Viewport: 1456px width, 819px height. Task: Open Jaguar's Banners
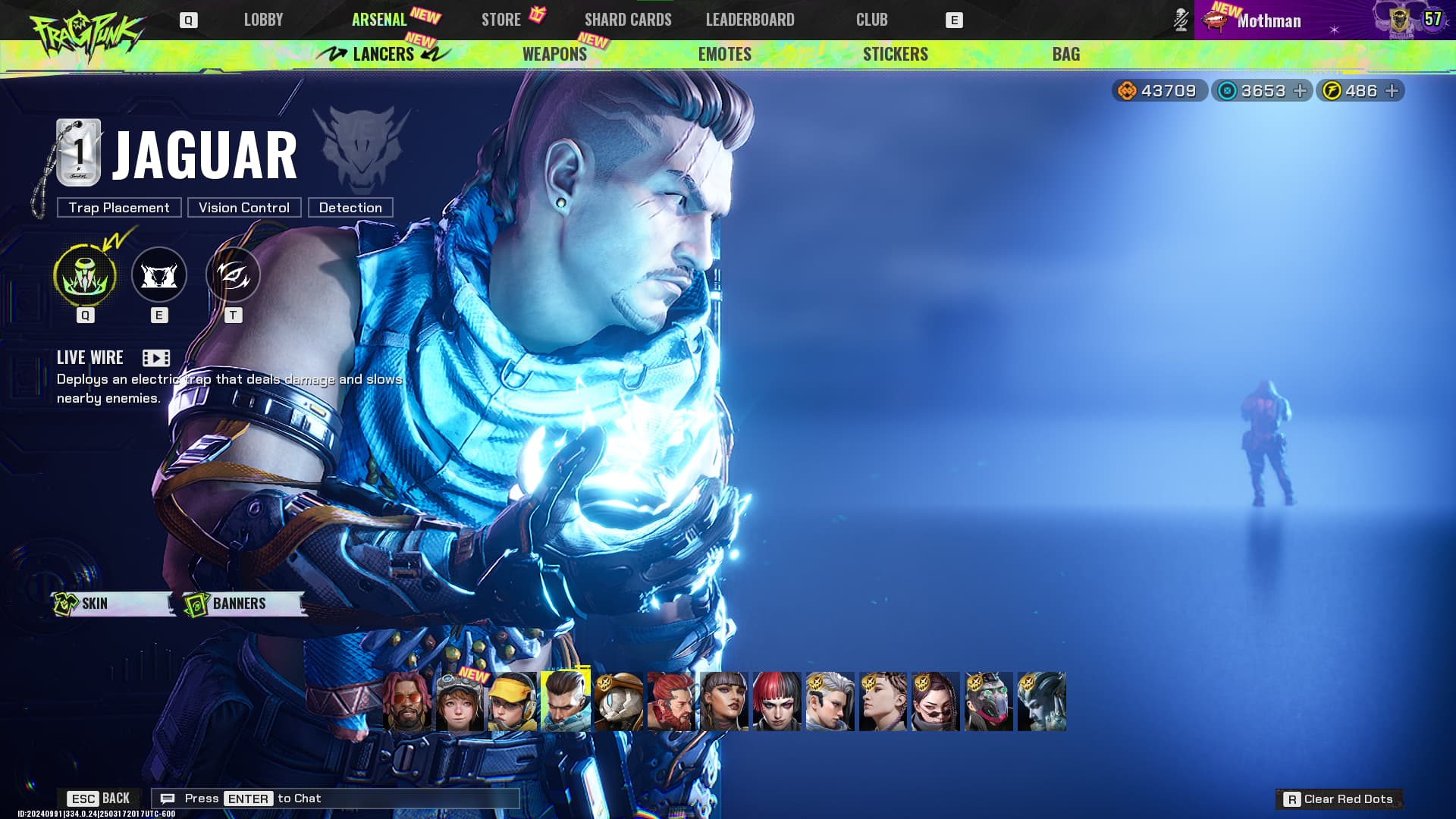coord(241,604)
